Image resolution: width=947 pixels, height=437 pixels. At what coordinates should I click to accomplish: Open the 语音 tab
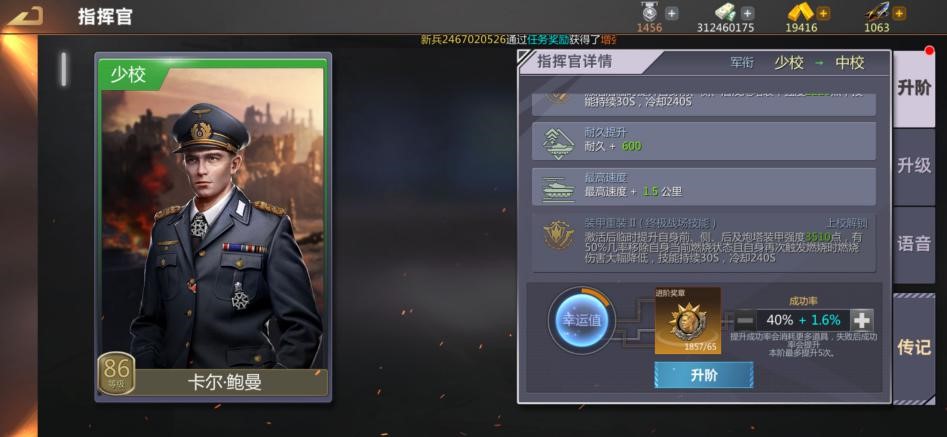(914, 243)
